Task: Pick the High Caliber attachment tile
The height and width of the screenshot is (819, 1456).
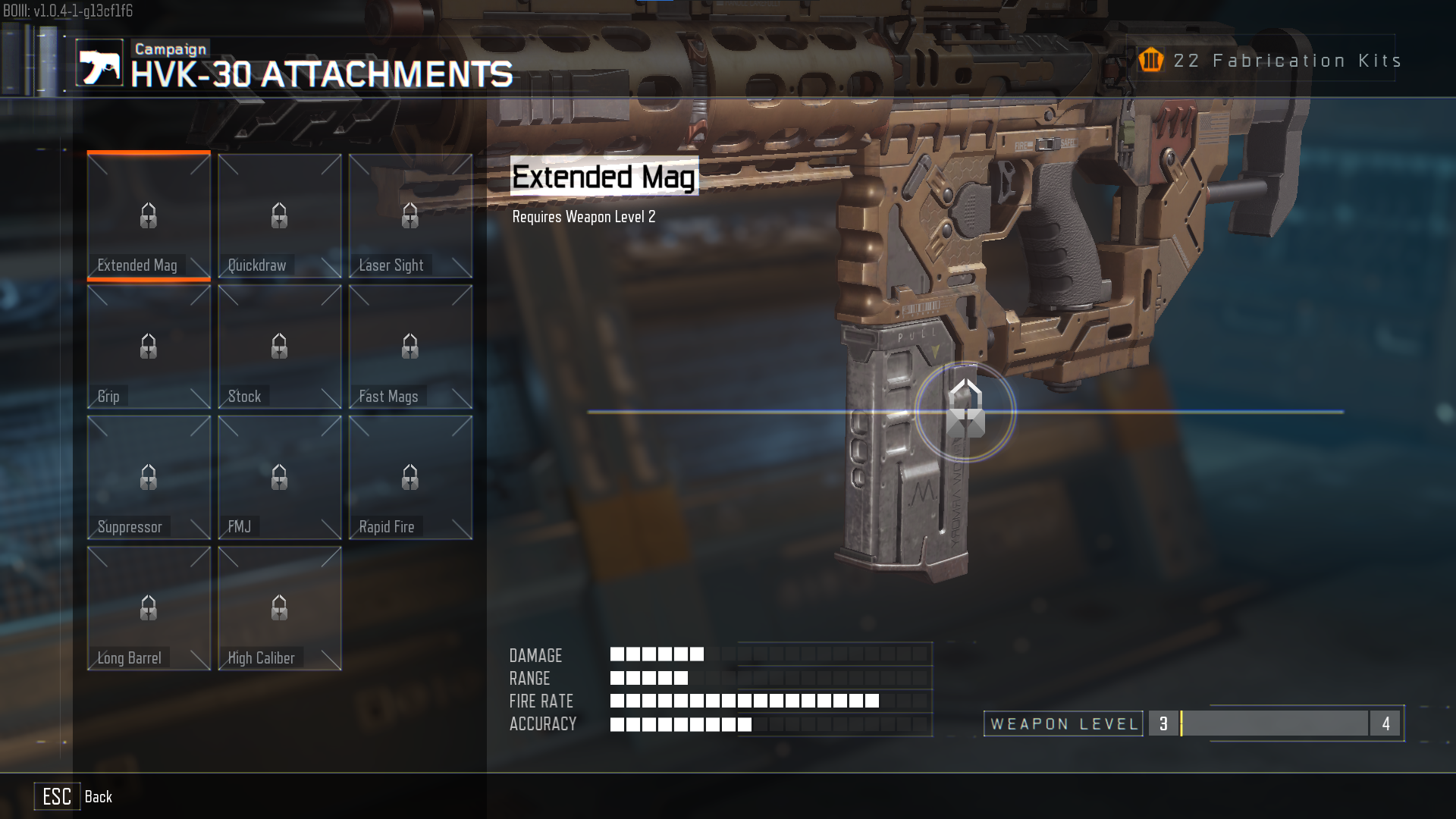Action: (279, 608)
